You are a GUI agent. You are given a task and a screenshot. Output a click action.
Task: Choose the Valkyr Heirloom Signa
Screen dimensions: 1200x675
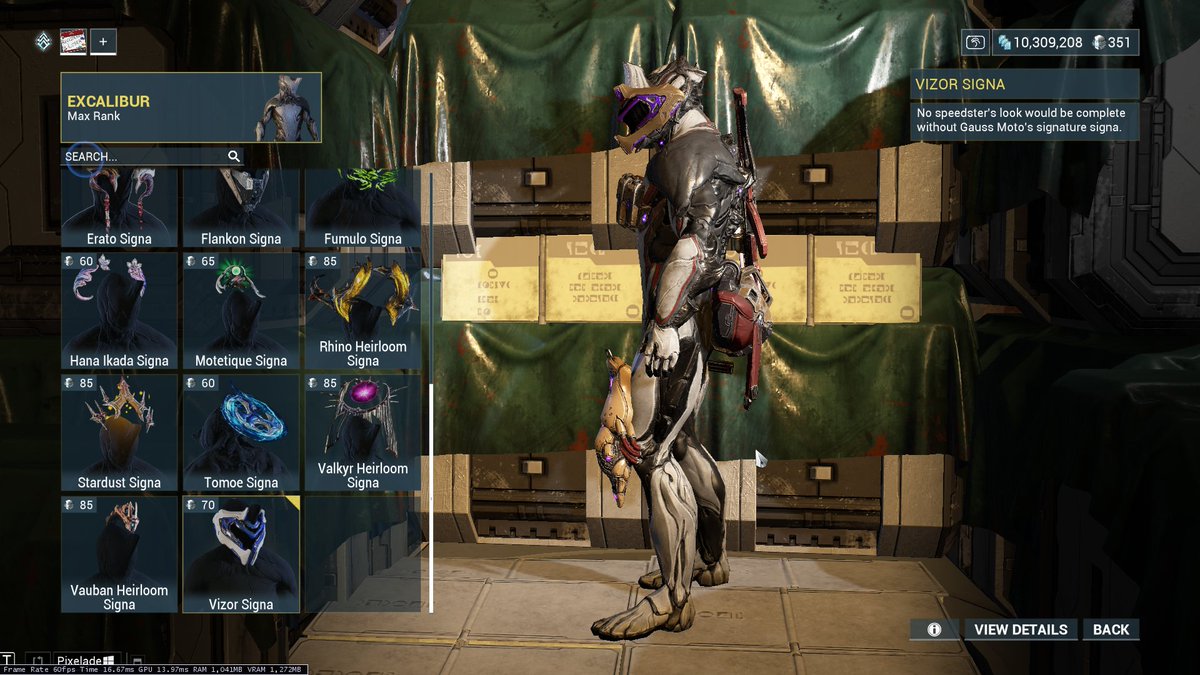363,433
